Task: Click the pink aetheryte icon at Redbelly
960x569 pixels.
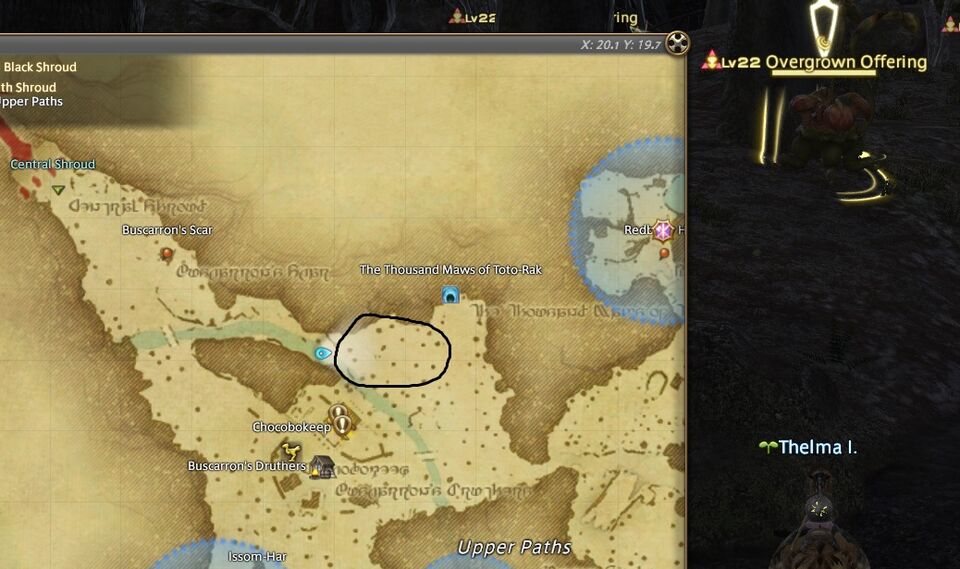Action: point(660,230)
